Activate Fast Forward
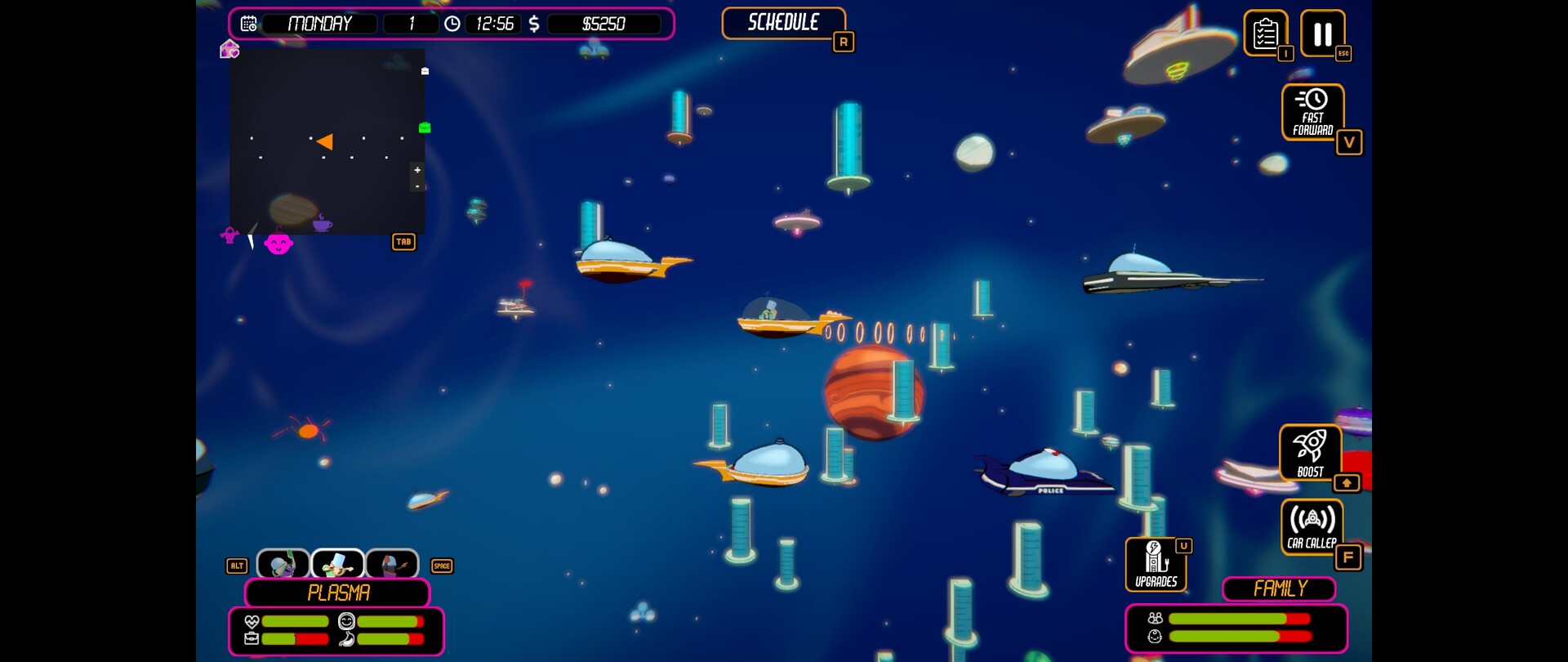 pyautogui.click(x=1312, y=112)
